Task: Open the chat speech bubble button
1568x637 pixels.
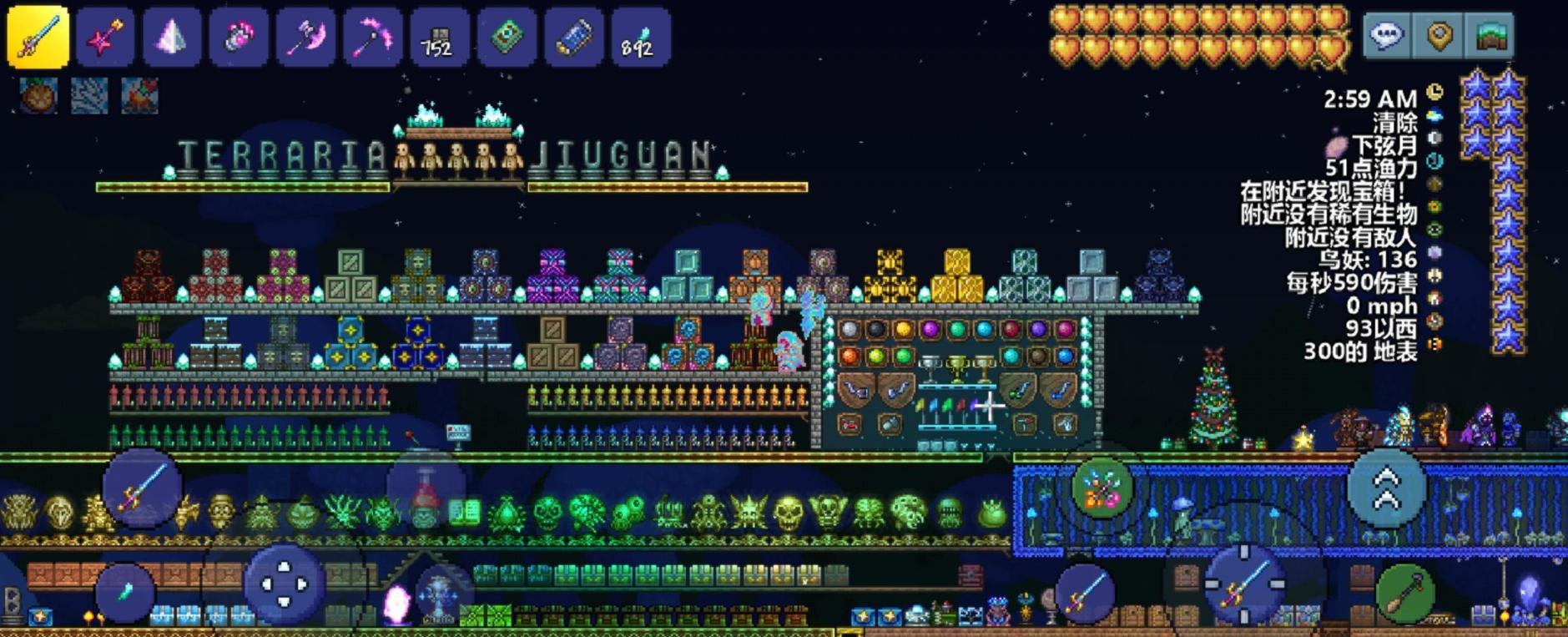Action: coord(1387,35)
